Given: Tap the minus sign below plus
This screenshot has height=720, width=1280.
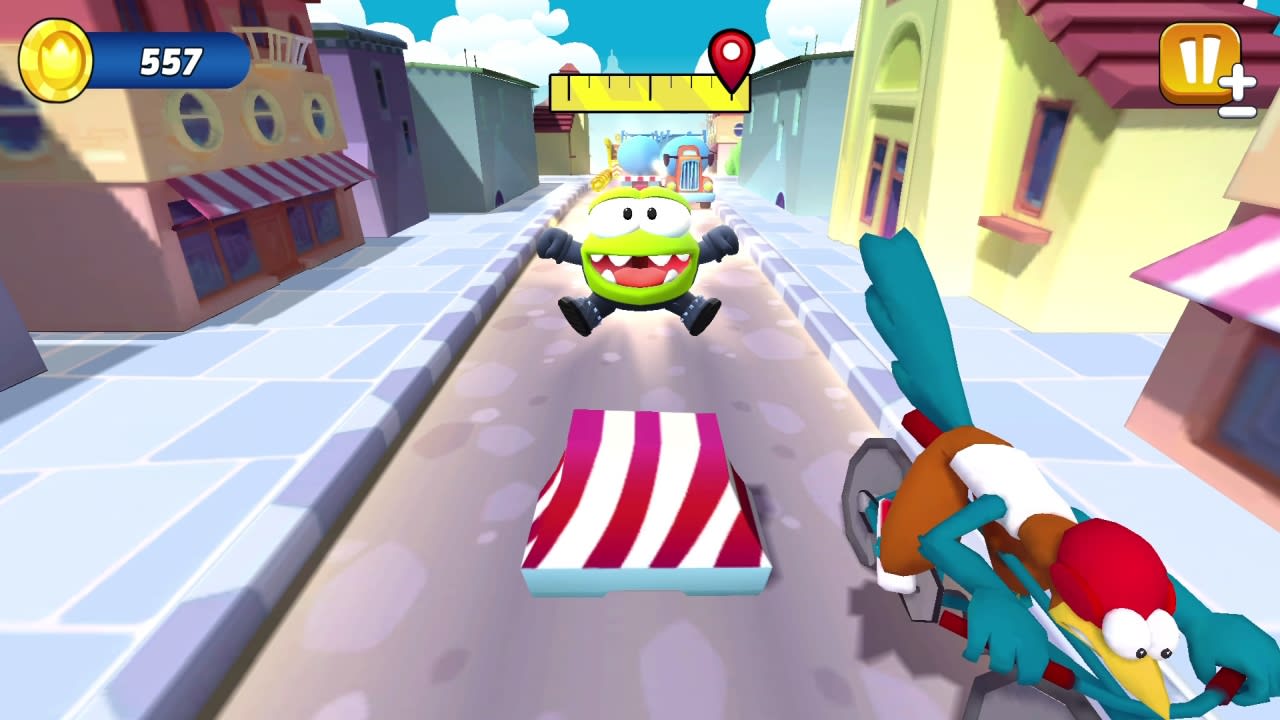Looking at the screenshot, I should coord(1238,113).
